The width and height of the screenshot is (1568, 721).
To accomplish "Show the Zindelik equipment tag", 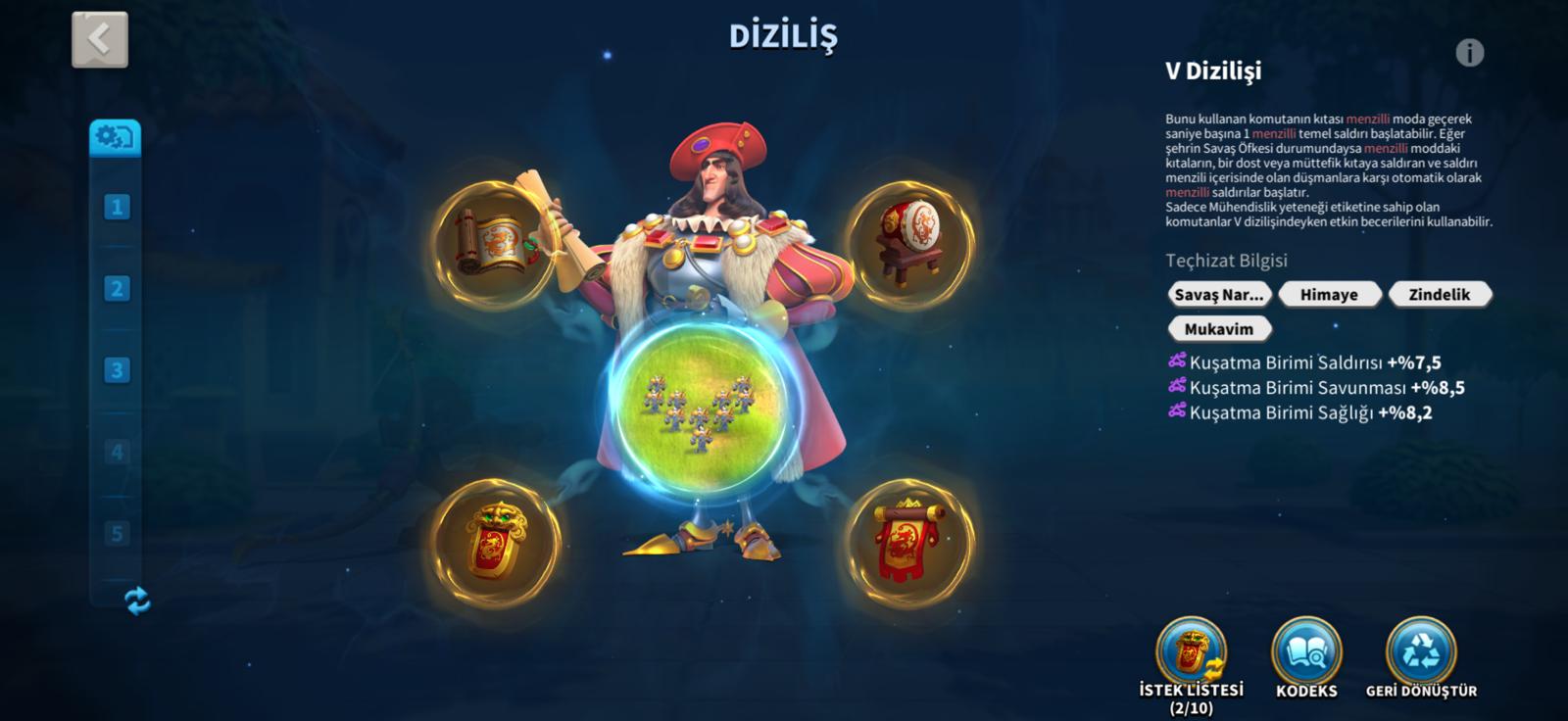I will tap(1439, 294).
